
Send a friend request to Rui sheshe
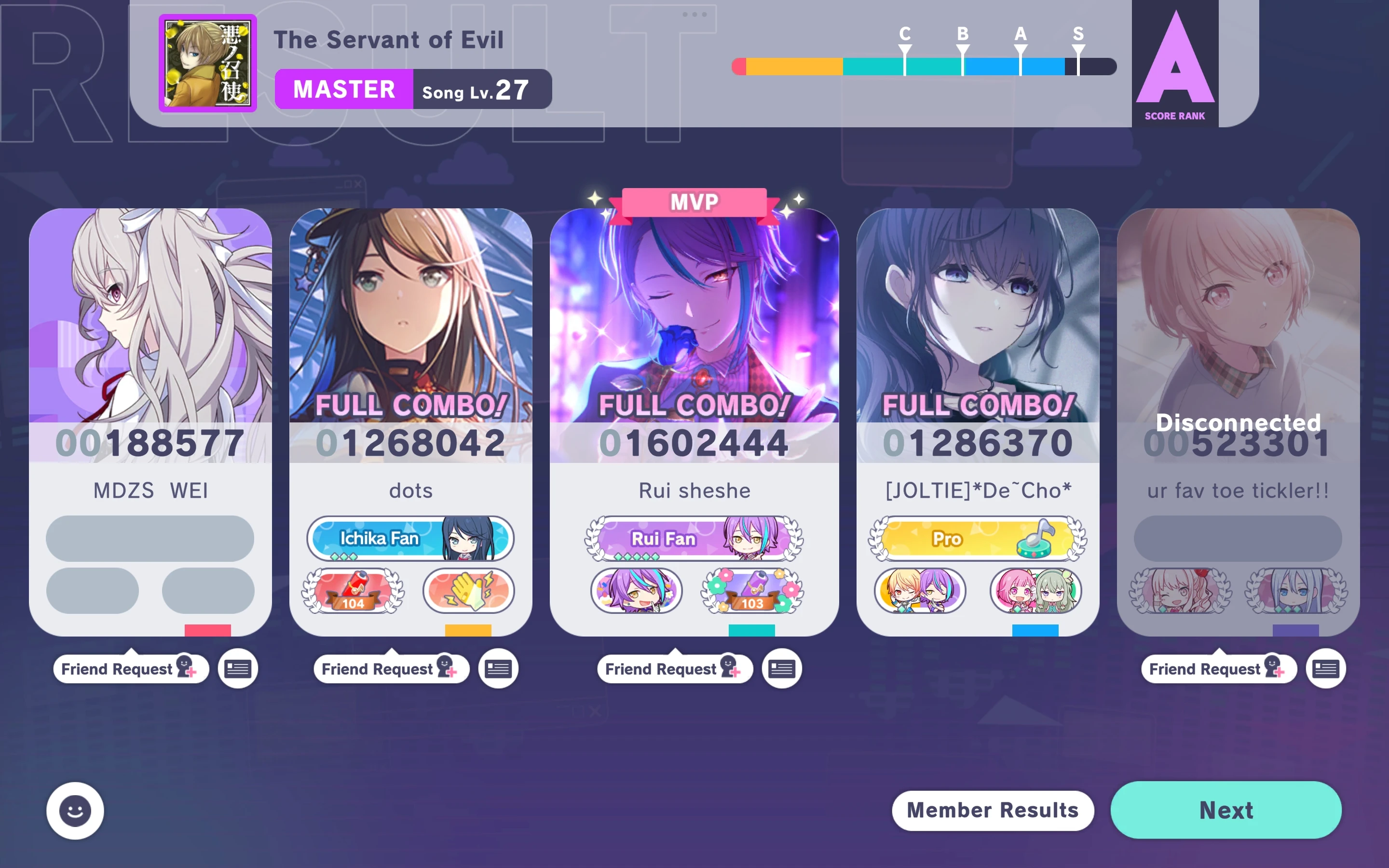[674, 668]
